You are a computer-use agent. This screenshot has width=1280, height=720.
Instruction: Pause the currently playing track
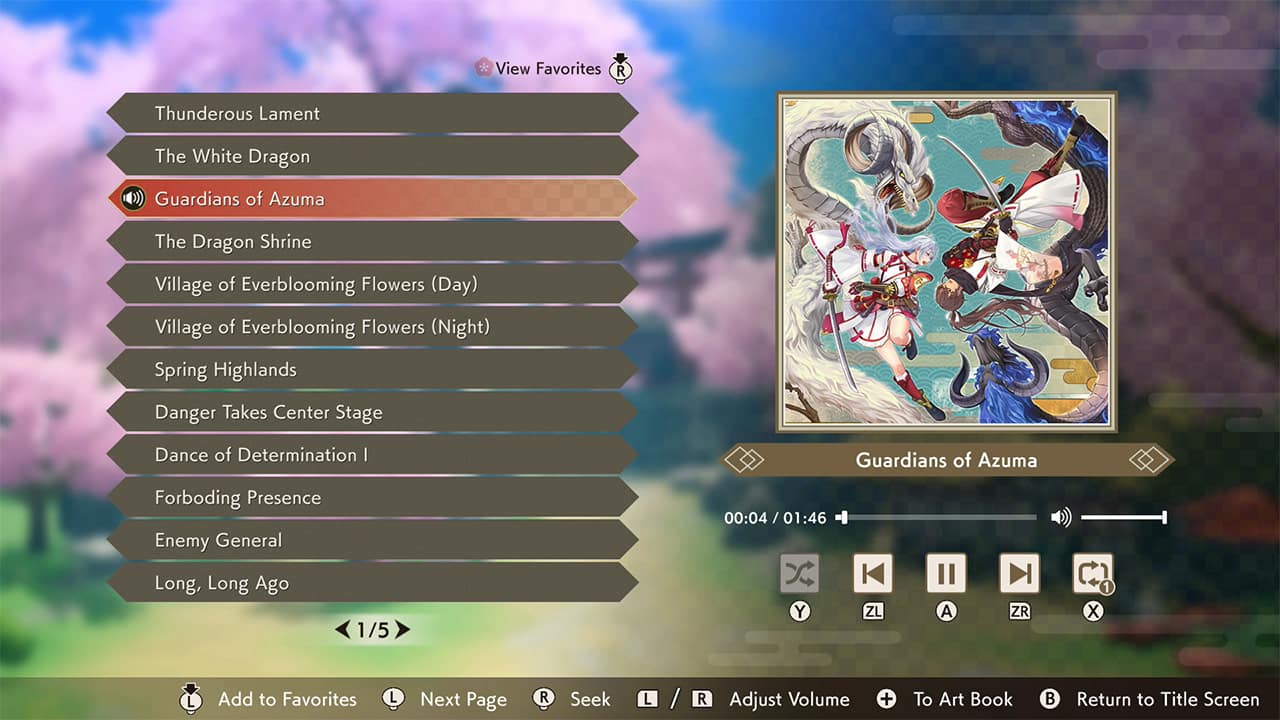946,572
